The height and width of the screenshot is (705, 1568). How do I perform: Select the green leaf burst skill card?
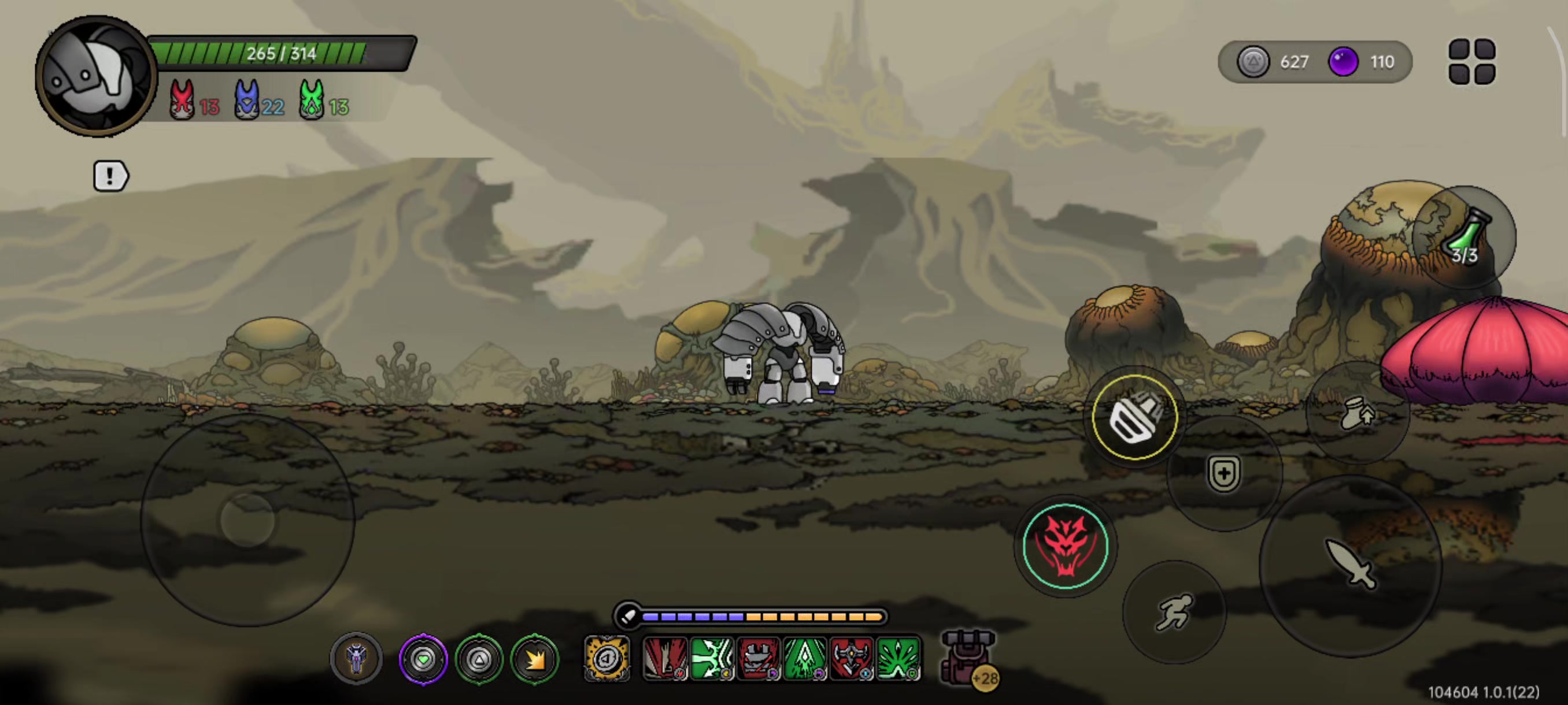point(898,658)
